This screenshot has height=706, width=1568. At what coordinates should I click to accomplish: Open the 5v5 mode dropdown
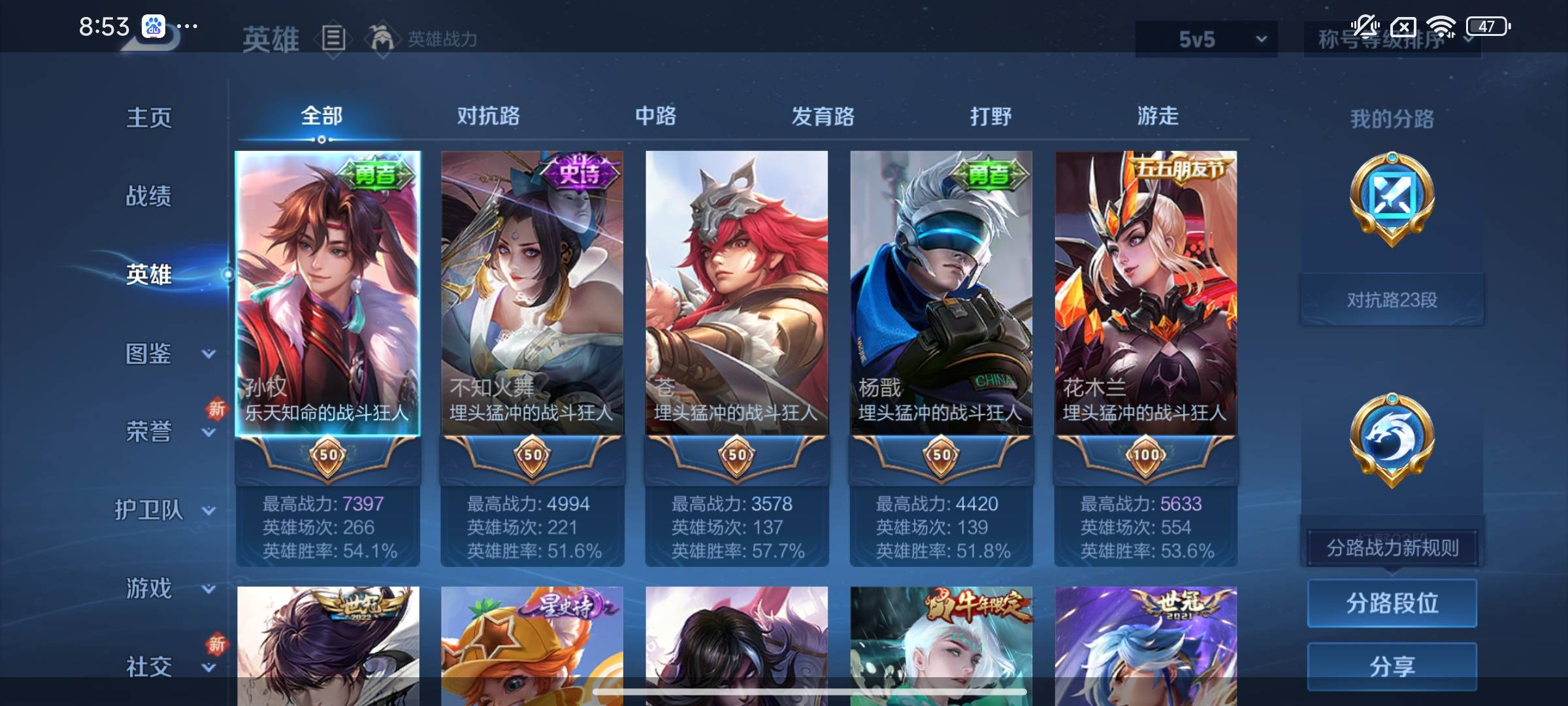click(1205, 38)
